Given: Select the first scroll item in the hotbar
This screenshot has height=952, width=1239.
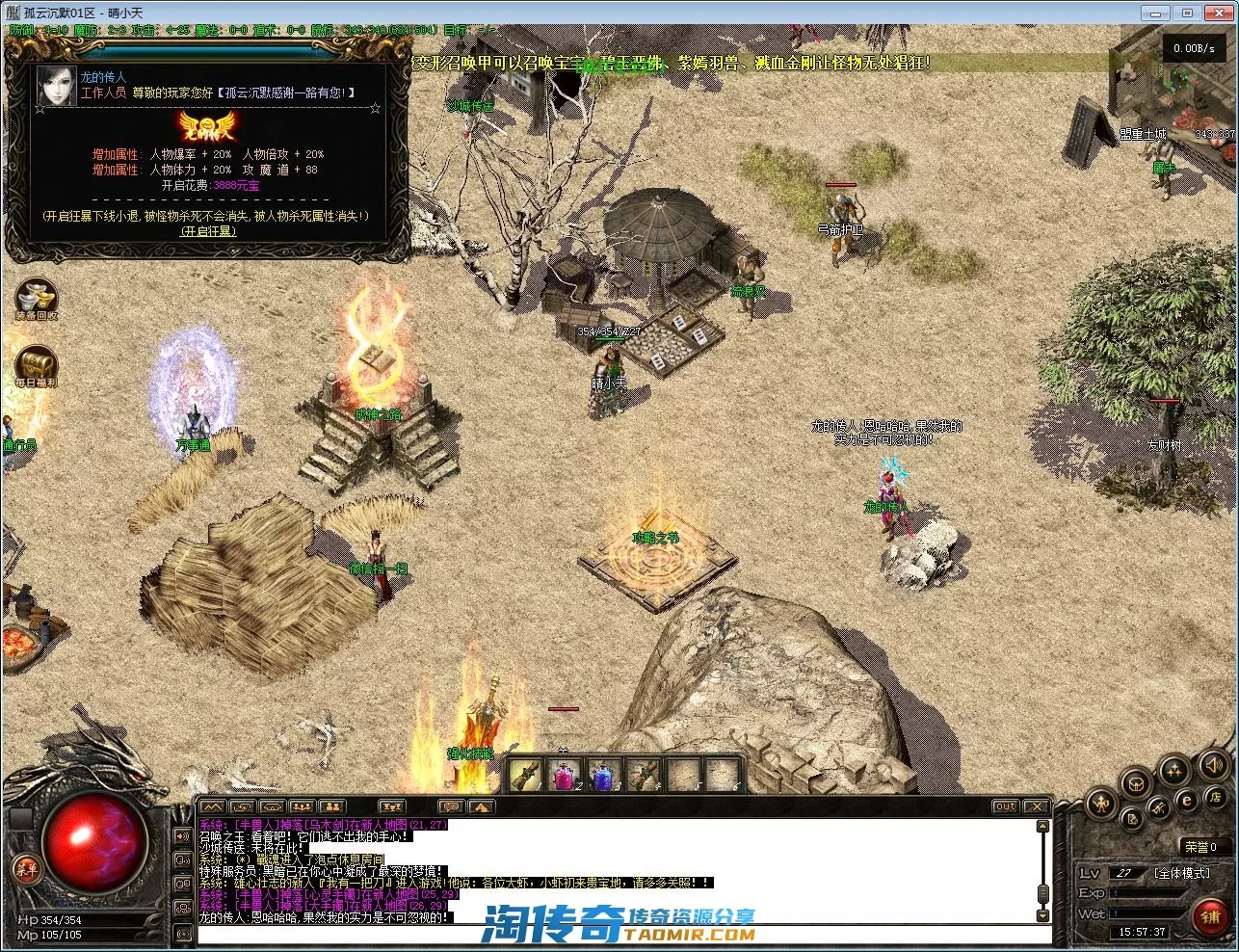Looking at the screenshot, I should pos(525,775).
